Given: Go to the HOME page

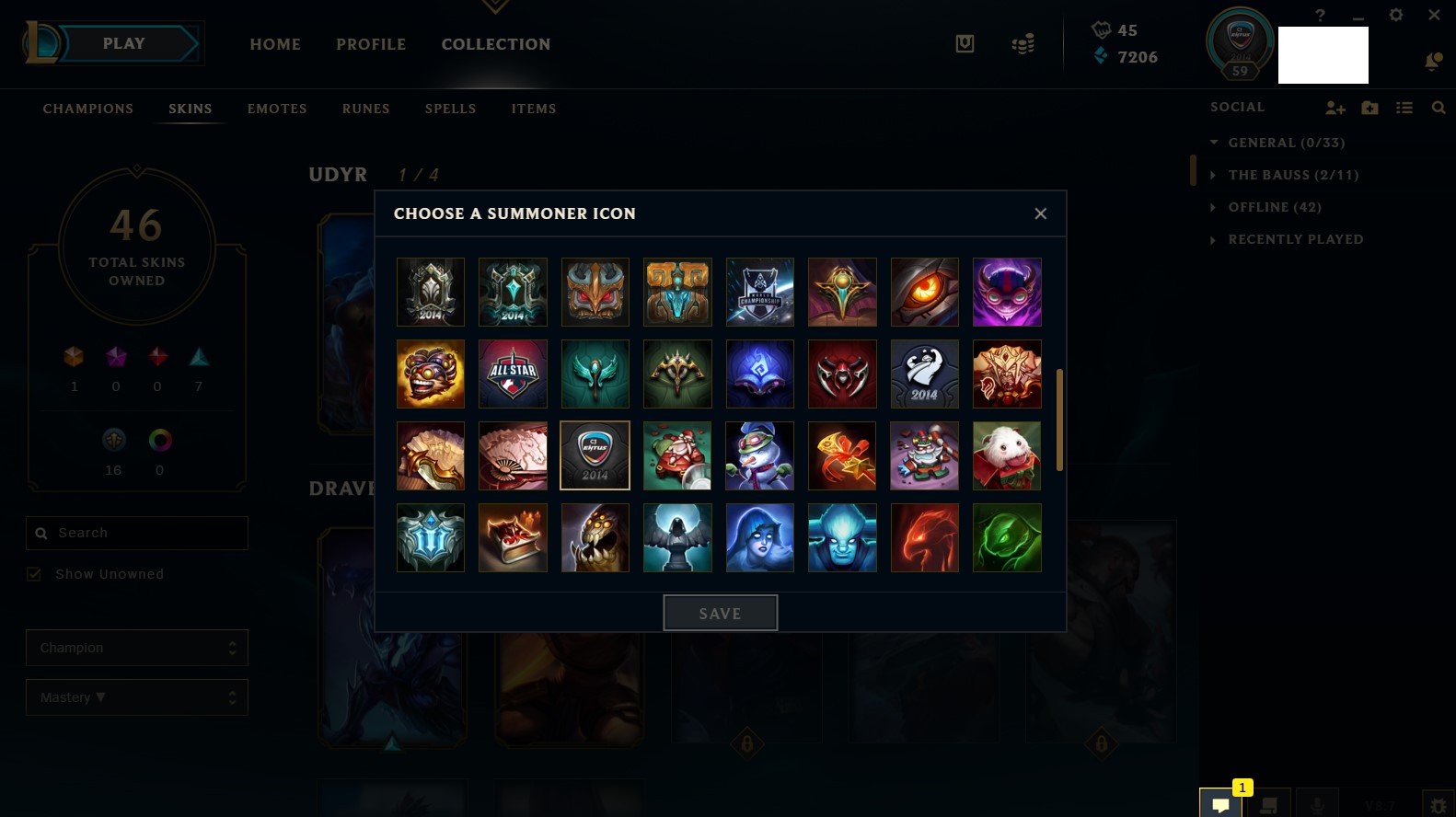Looking at the screenshot, I should tap(275, 44).
